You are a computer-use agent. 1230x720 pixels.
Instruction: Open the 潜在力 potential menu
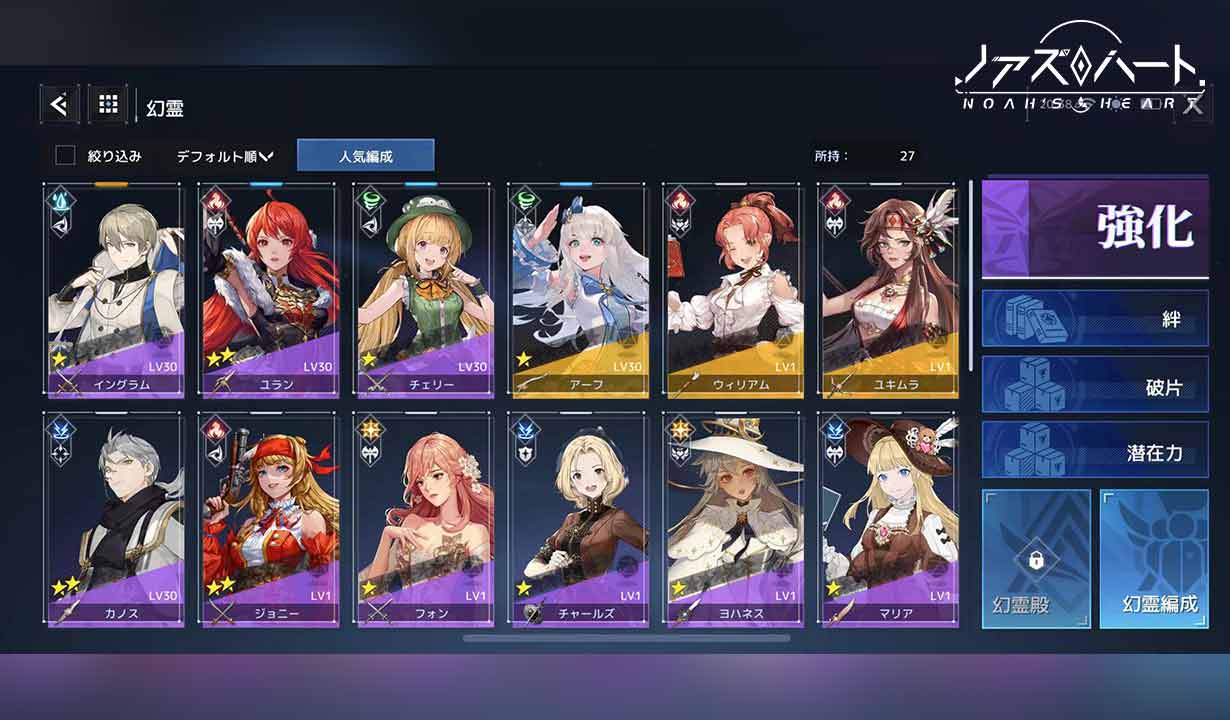tap(1095, 450)
